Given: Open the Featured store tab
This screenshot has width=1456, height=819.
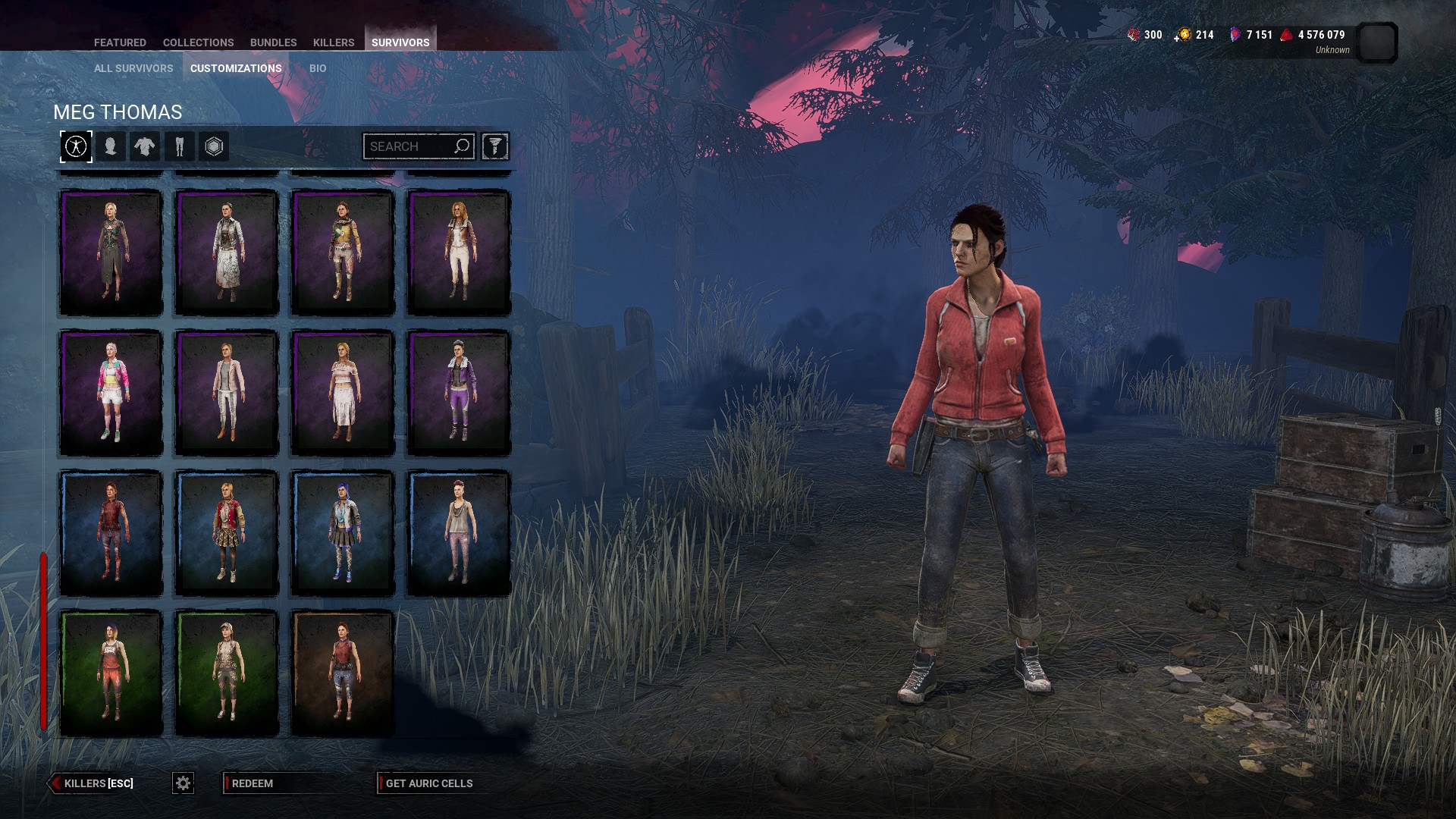Looking at the screenshot, I should point(120,42).
